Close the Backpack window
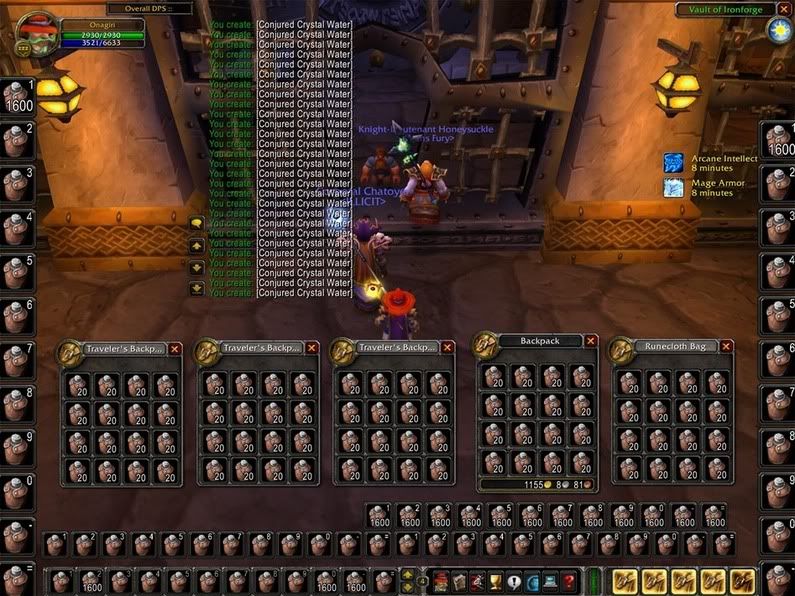The image size is (795, 596). coord(591,341)
